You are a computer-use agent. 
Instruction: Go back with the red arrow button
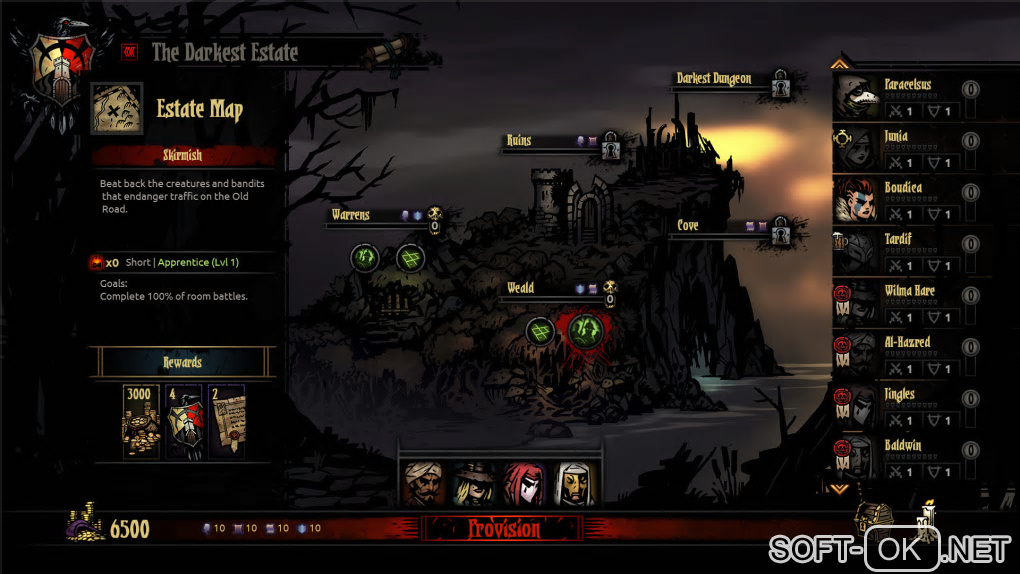[129, 52]
